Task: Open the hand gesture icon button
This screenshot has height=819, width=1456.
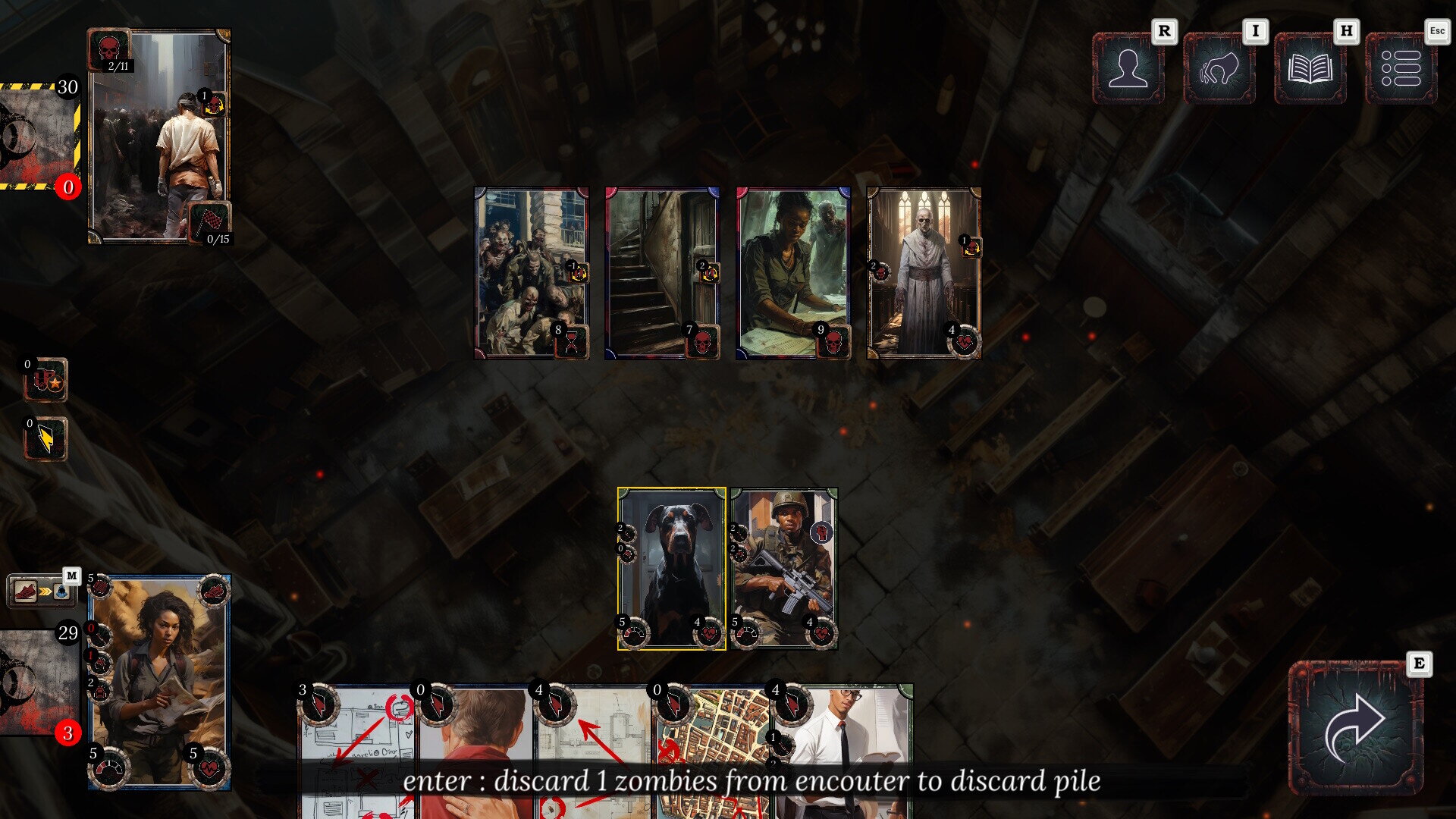Action: pos(1219,68)
